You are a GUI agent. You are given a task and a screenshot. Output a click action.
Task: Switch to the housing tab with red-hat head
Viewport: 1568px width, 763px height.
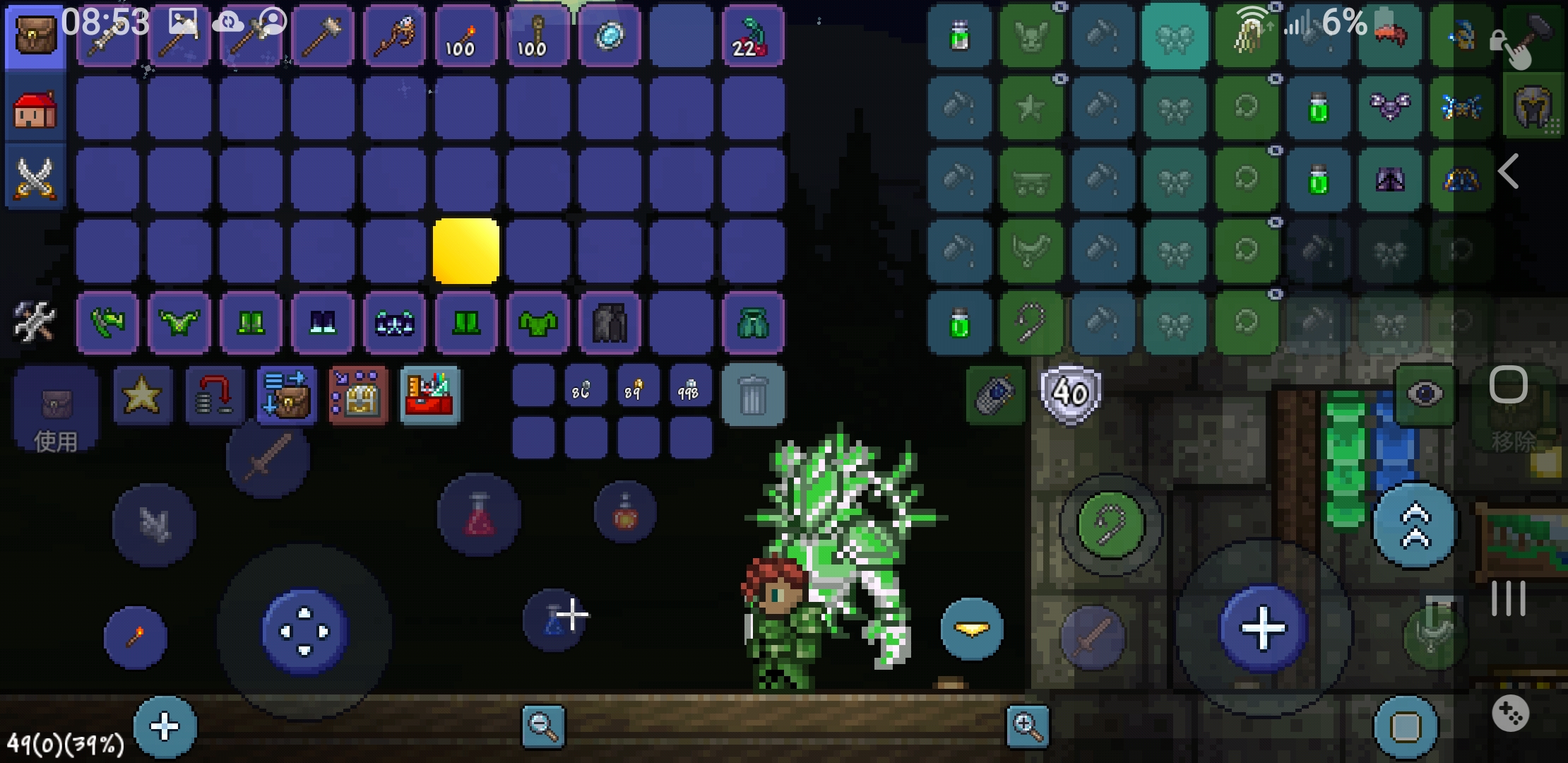[35, 110]
